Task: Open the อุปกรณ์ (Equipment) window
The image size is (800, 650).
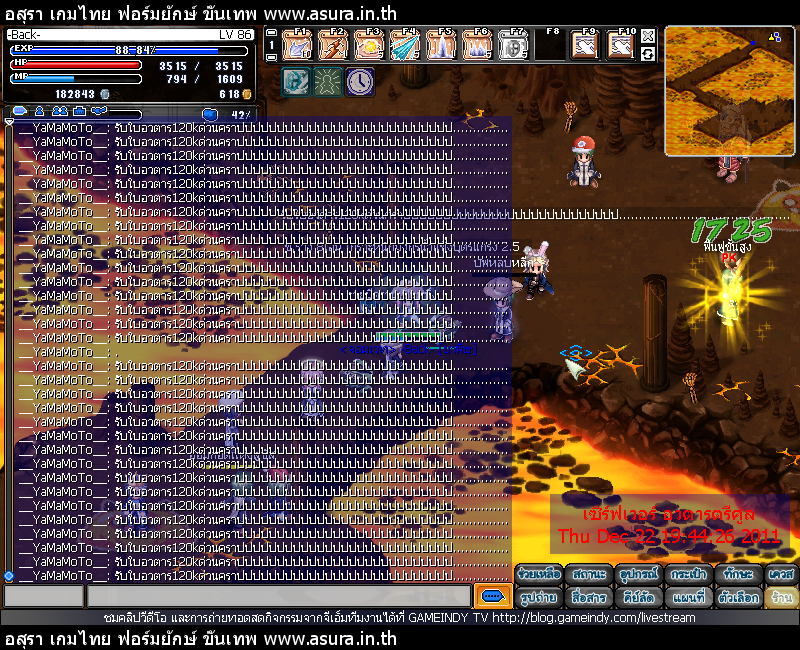Action: coord(638,575)
